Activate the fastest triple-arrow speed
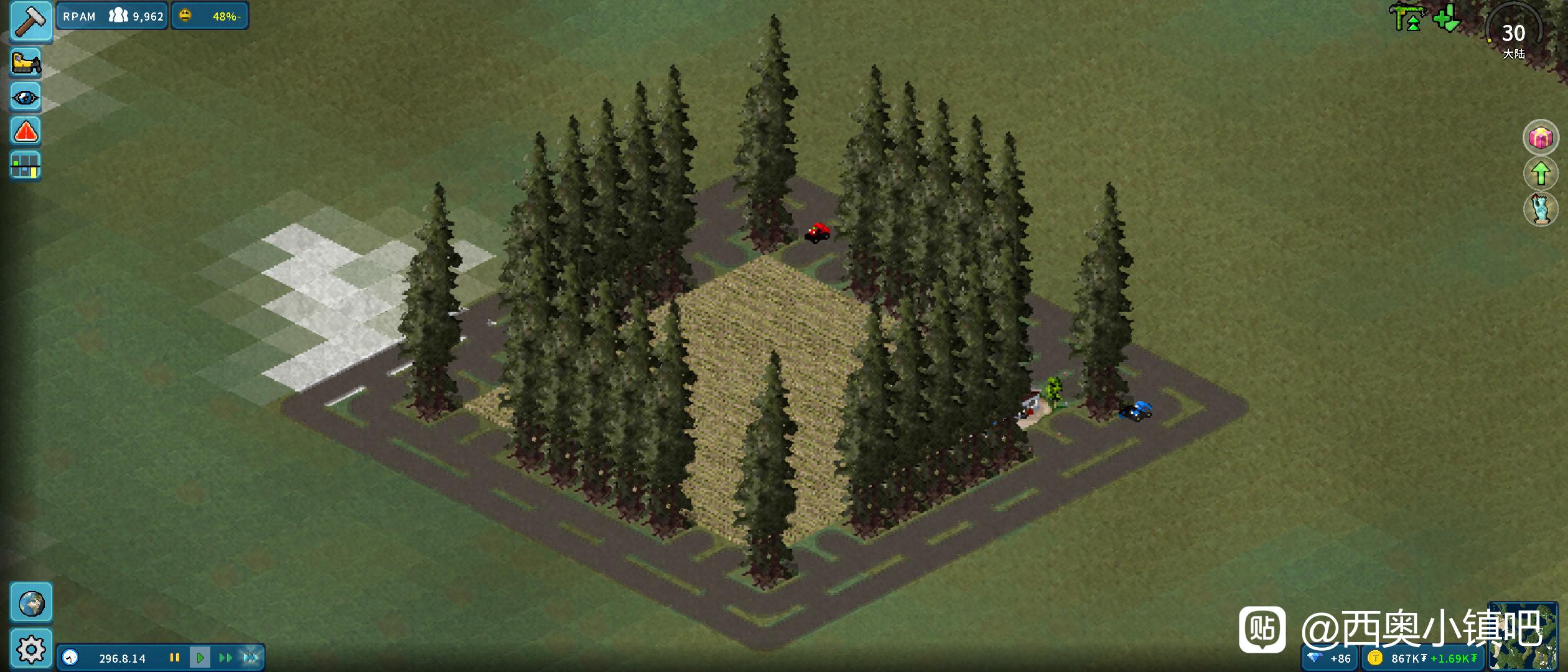The image size is (1568, 672). [251, 658]
